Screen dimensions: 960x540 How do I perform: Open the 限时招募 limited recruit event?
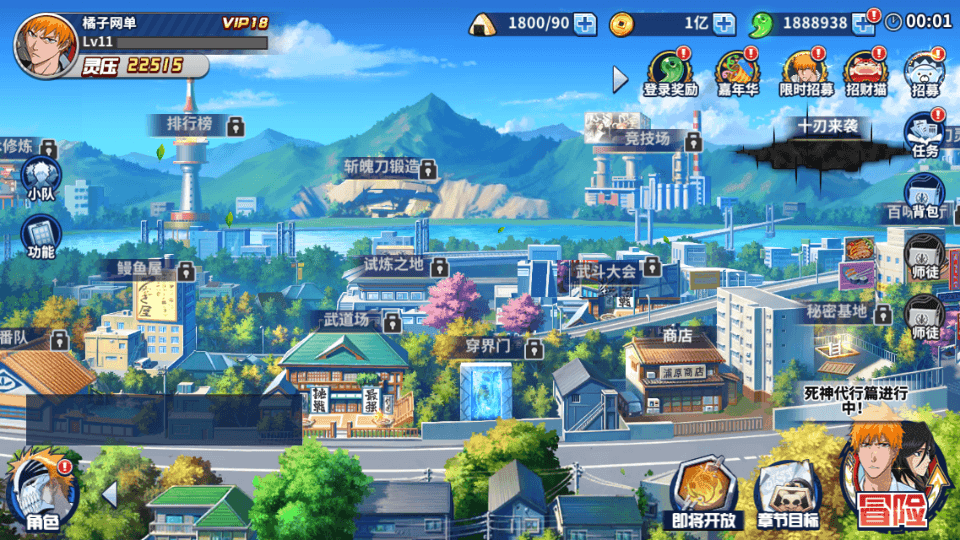click(805, 73)
